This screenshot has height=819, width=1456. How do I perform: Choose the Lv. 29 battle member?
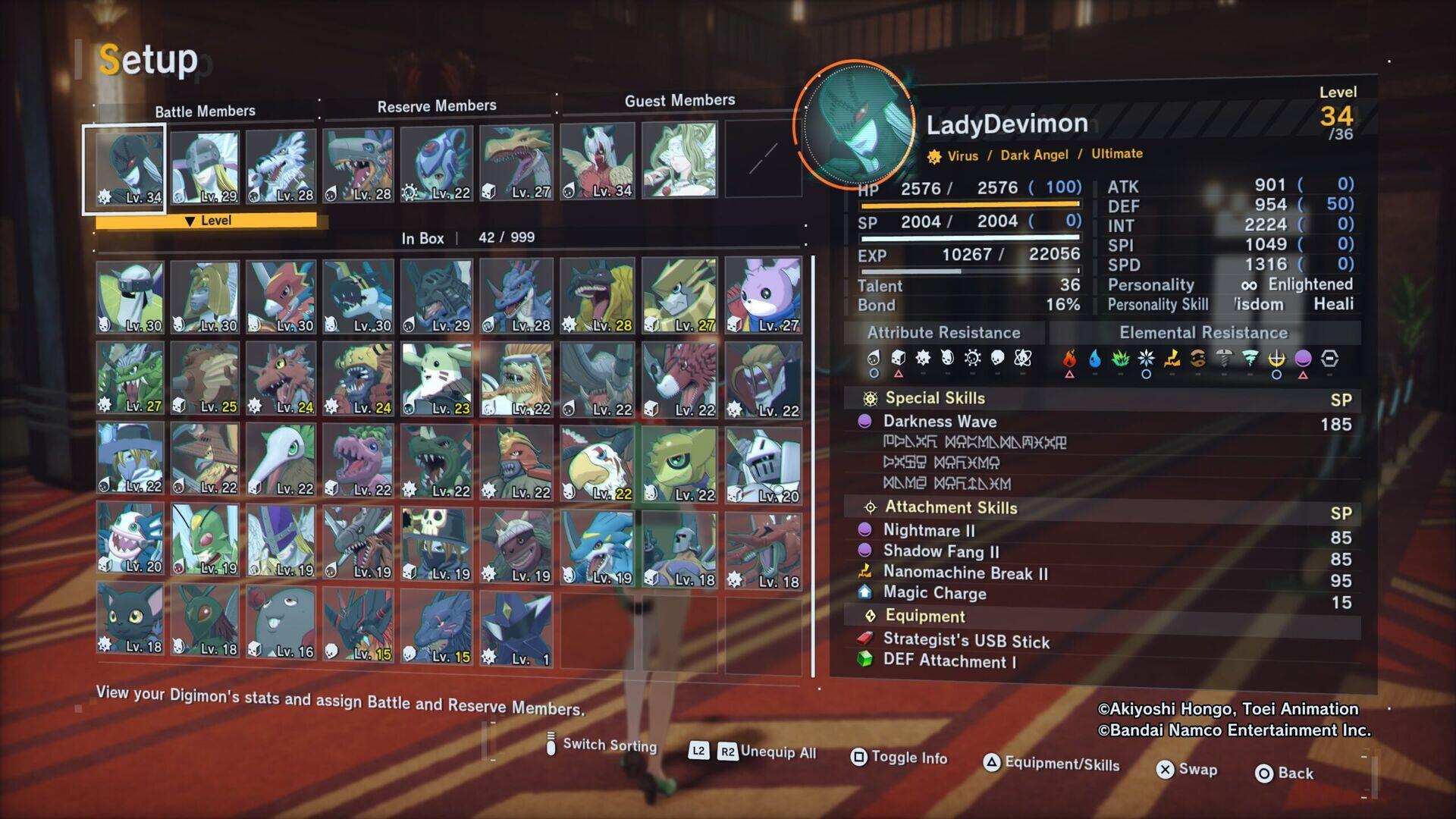click(x=205, y=167)
